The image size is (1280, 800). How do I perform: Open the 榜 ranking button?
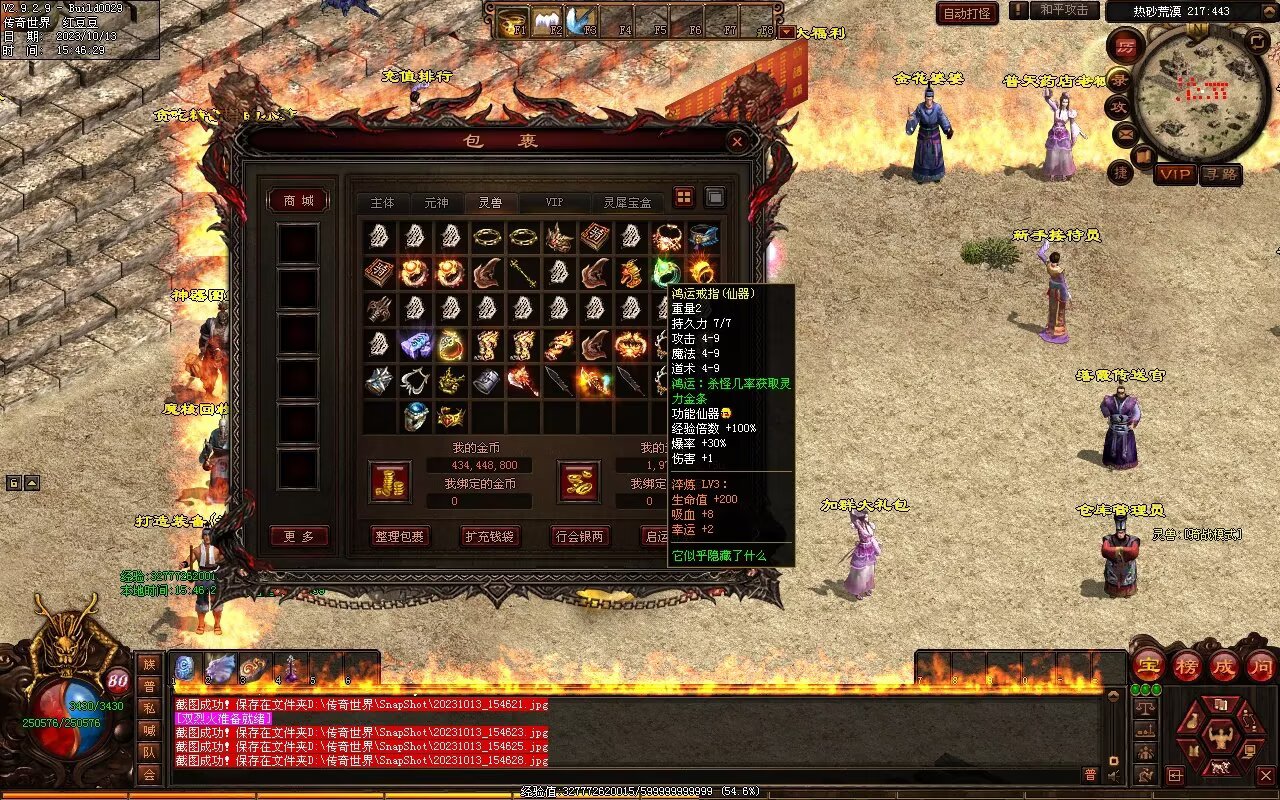point(1187,666)
